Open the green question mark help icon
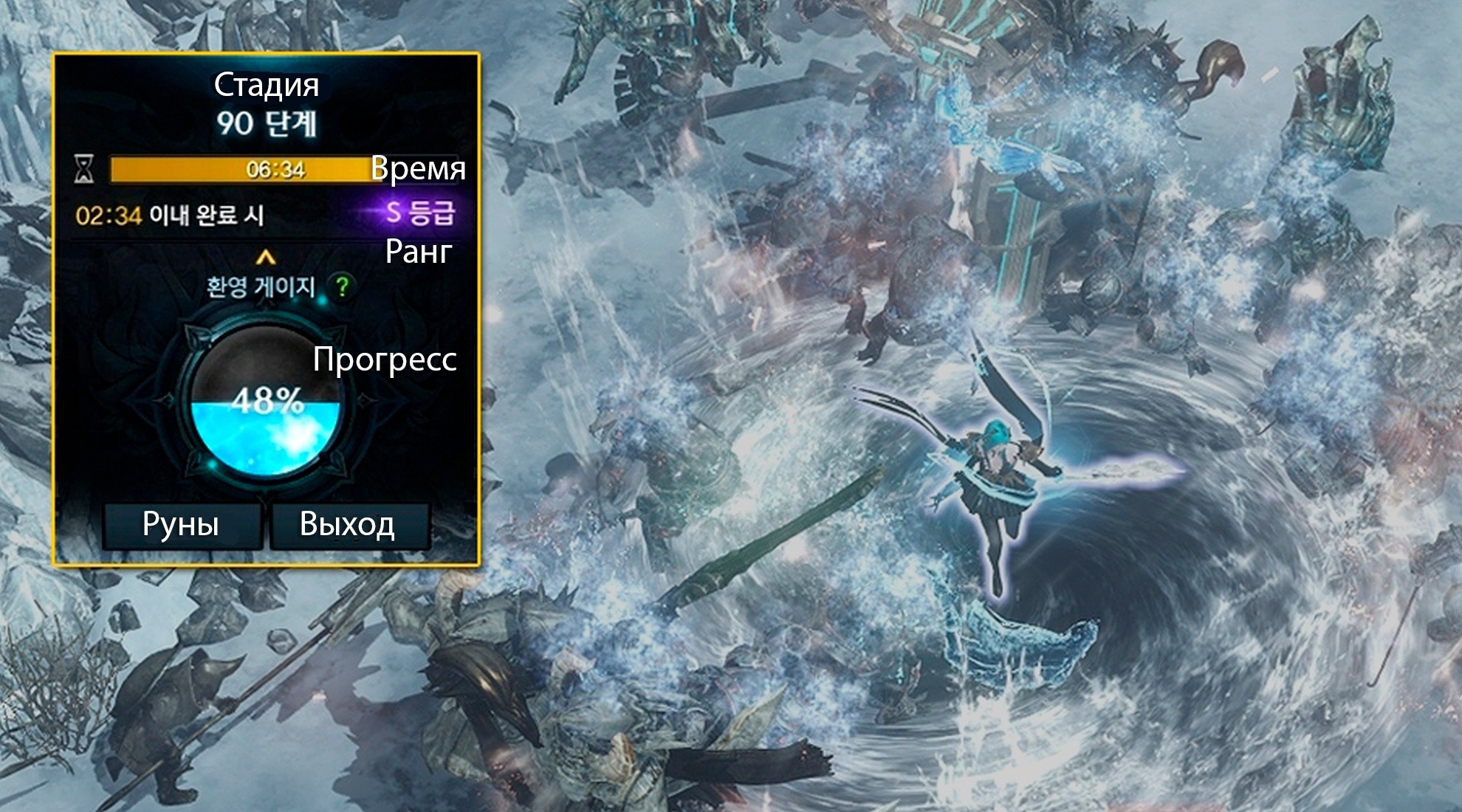Viewport: 1462px width, 812px height. 342,286
